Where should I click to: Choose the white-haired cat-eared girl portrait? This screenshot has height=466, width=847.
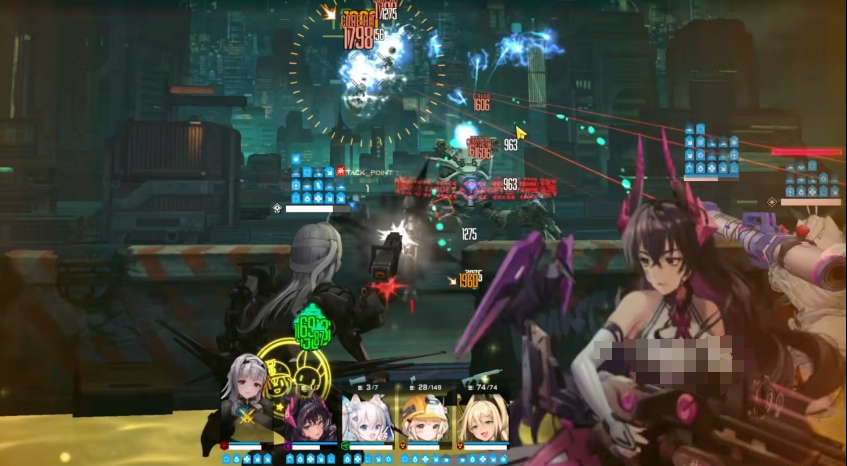click(x=366, y=418)
